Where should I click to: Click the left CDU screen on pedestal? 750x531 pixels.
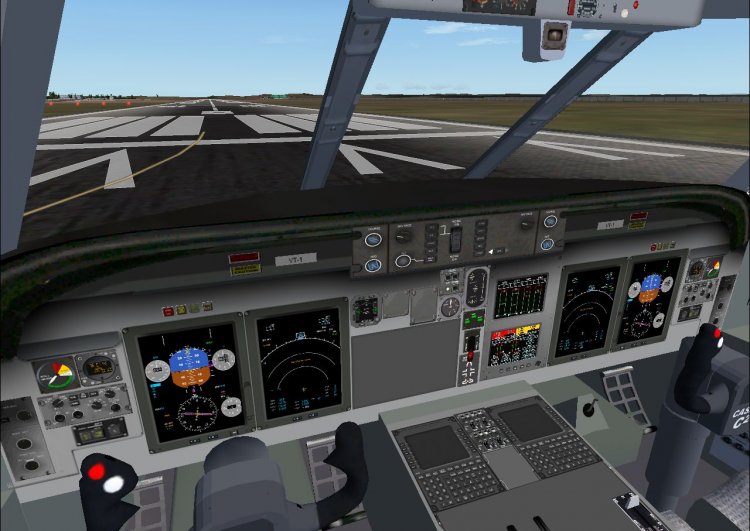(437, 446)
